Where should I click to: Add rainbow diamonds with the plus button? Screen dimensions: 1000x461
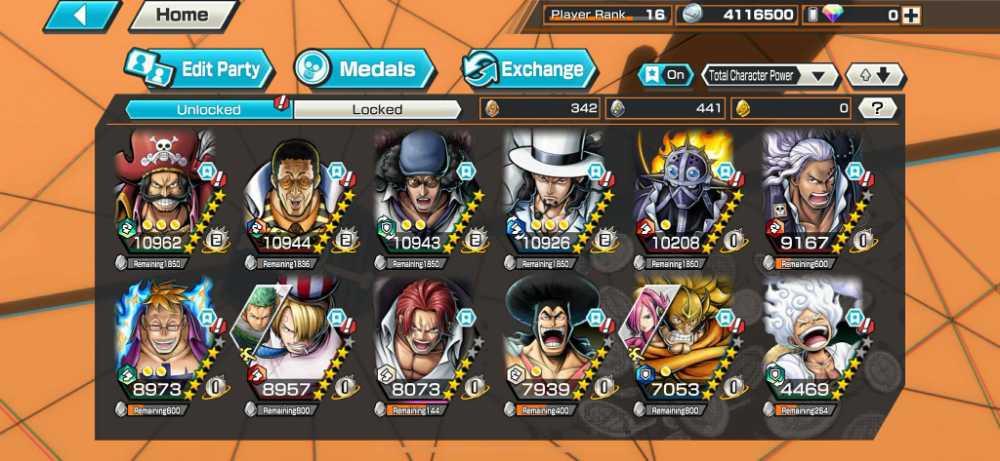coord(910,15)
